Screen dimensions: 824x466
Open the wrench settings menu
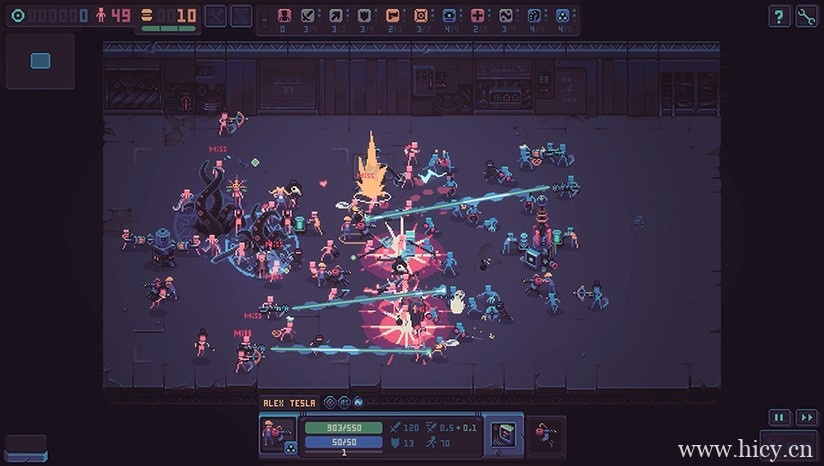tap(806, 16)
